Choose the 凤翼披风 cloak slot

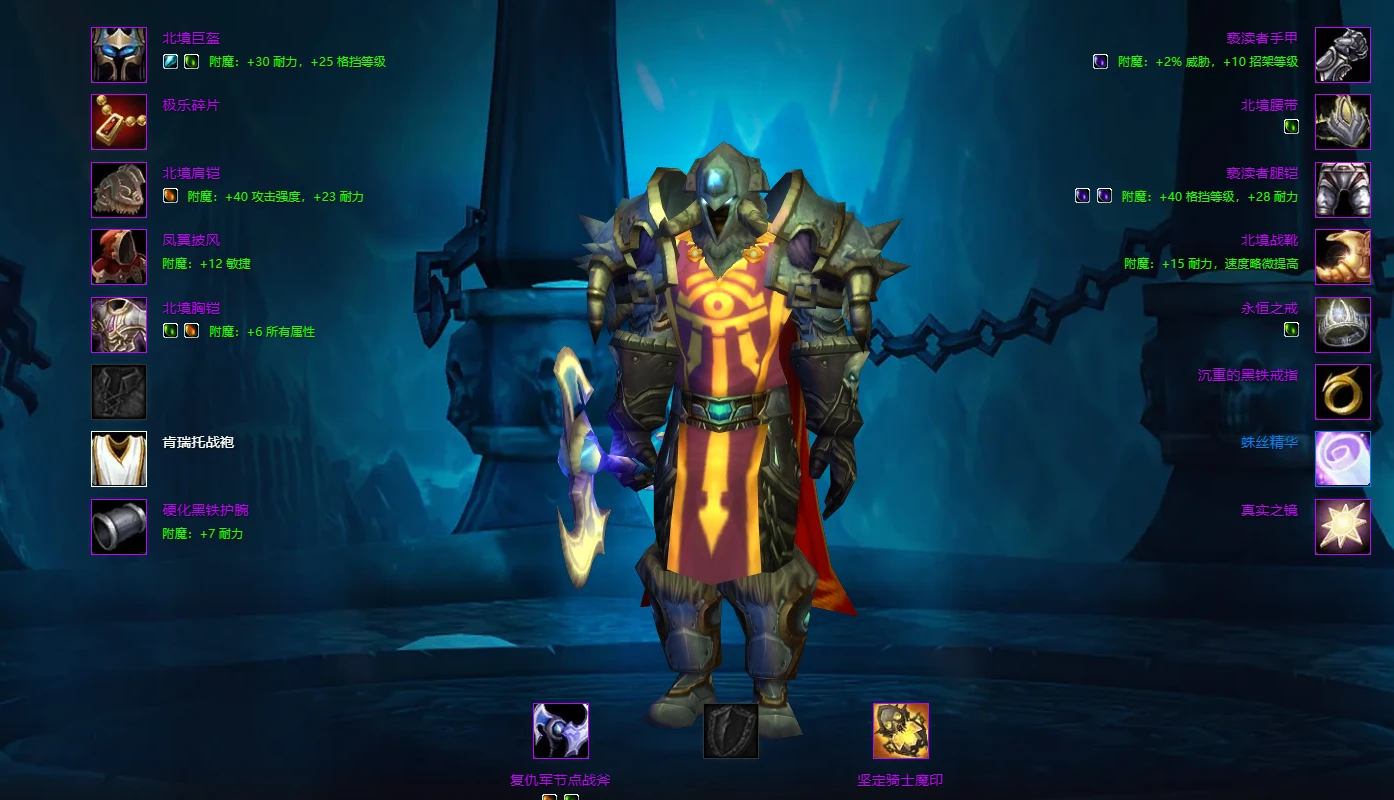point(119,257)
